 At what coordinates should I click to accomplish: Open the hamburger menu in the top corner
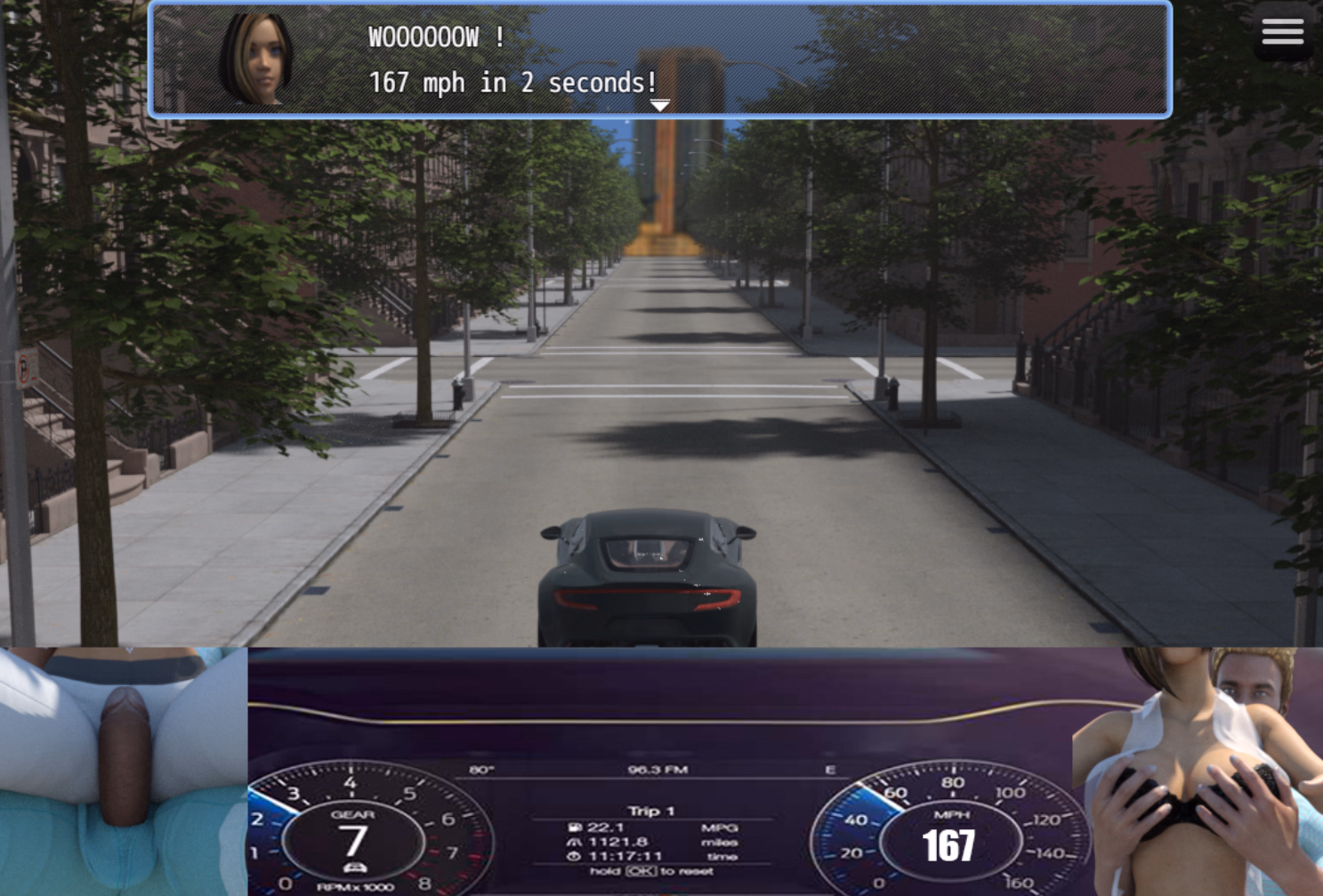click(1282, 30)
